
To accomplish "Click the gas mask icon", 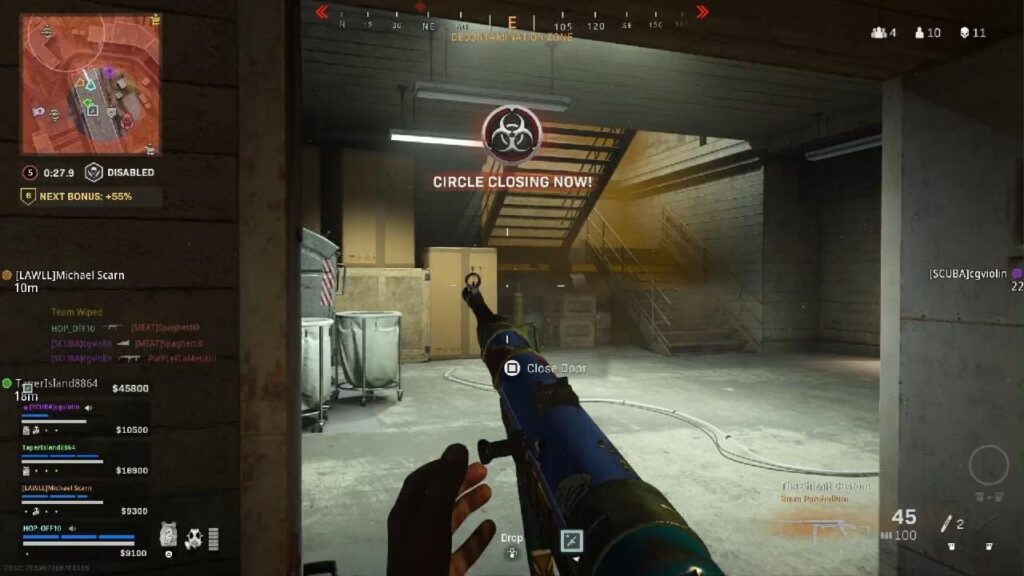I will pyautogui.click(x=194, y=538).
